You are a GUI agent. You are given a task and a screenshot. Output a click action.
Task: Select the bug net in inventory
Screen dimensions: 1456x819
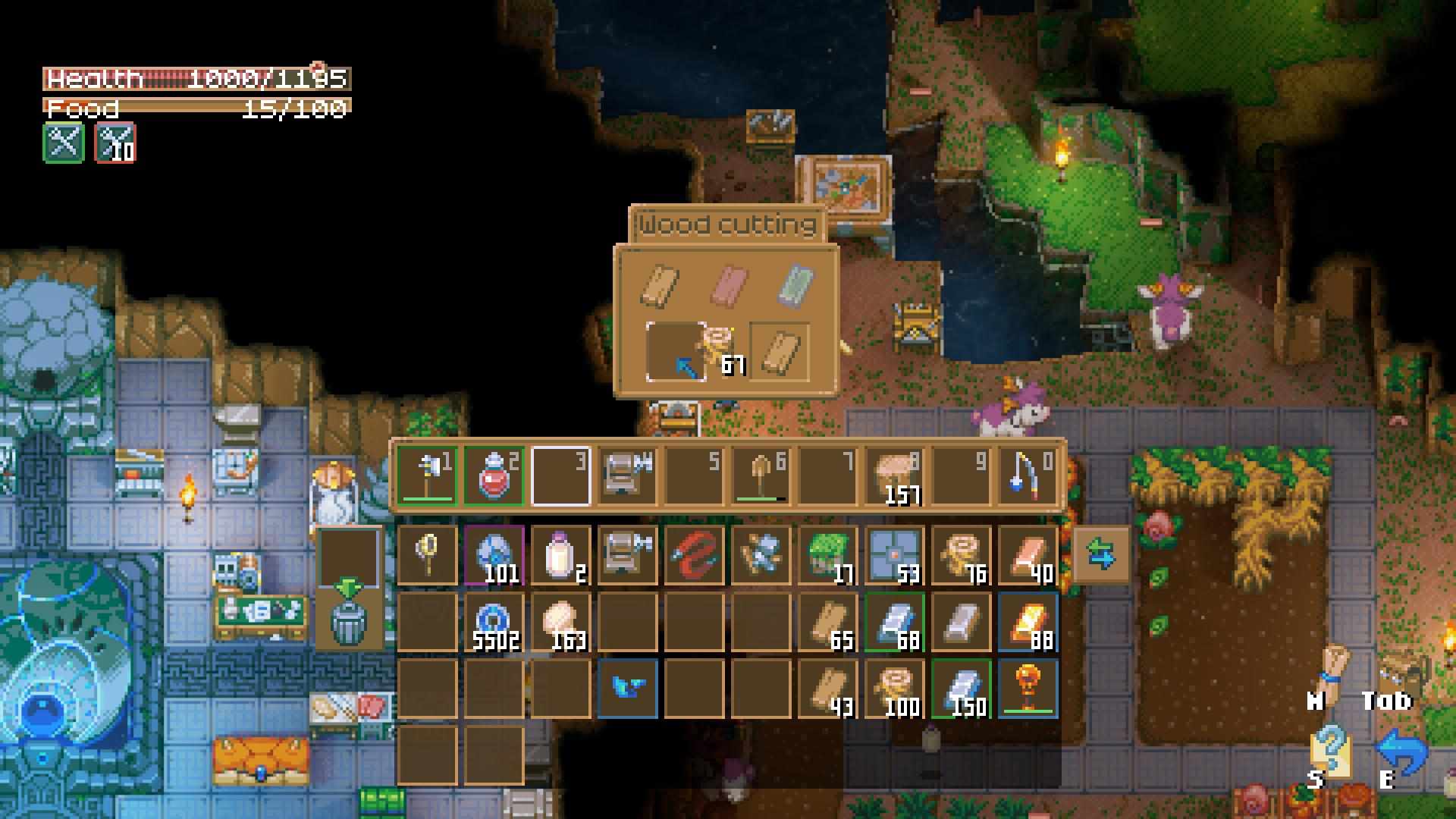click(427, 556)
